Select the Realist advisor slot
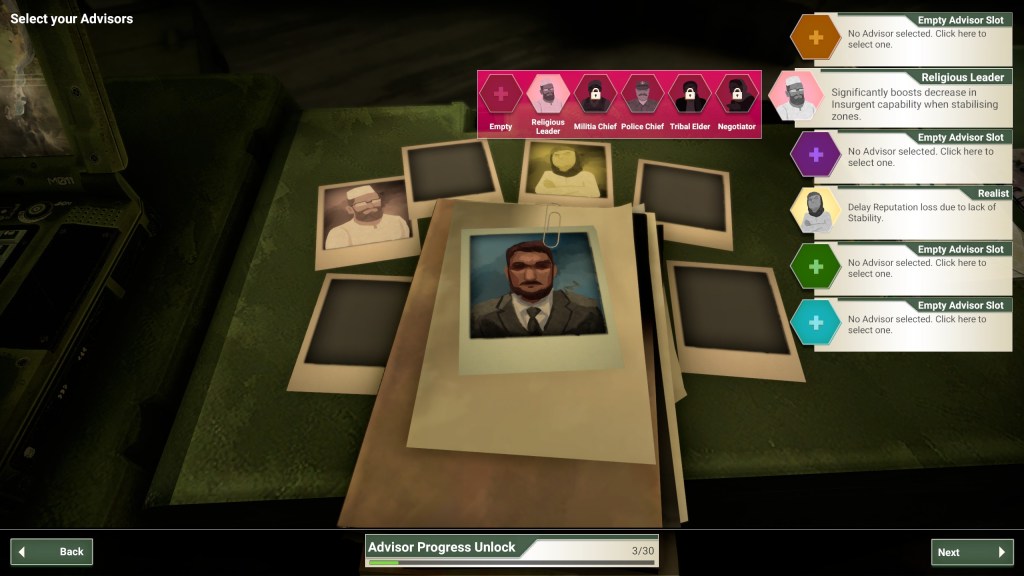The height and width of the screenshot is (576, 1024). coord(903,210)
